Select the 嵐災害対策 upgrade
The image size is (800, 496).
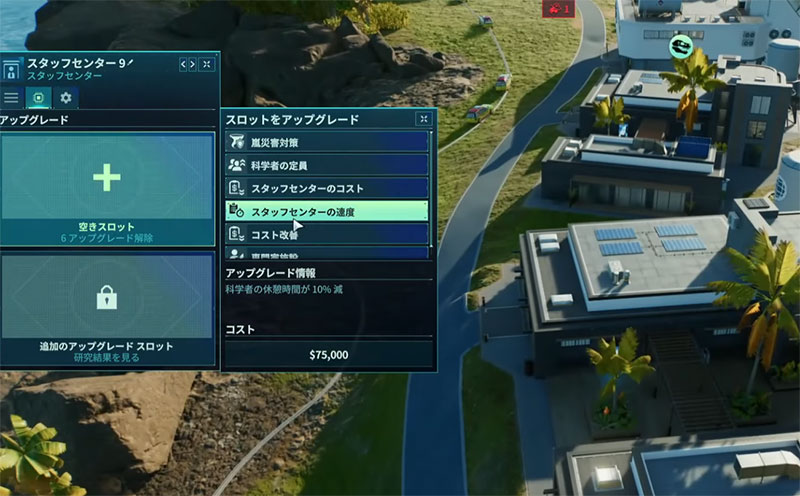coord(328,143)
